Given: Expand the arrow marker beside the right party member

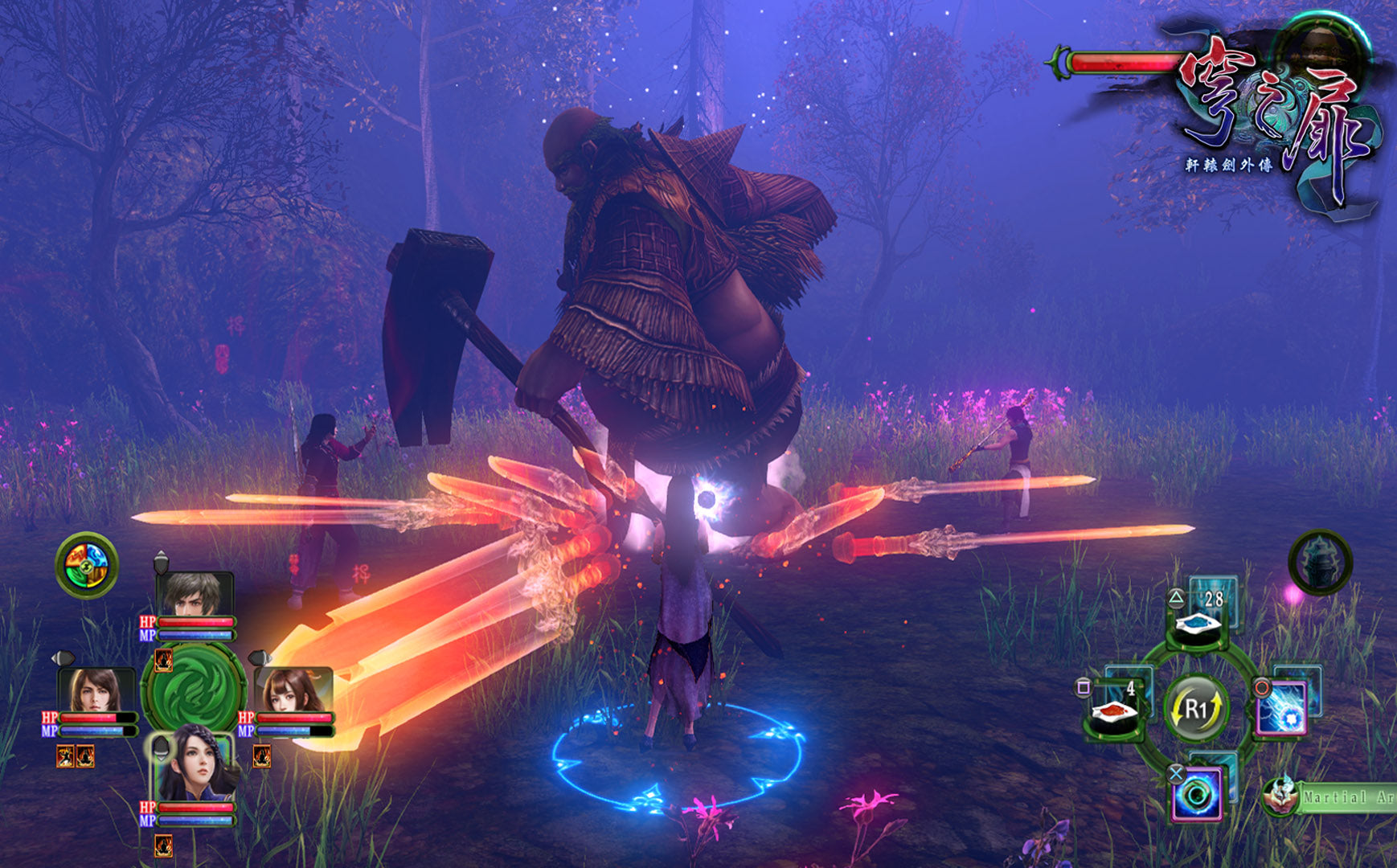Looking at the screenshot, I should 260,657.
